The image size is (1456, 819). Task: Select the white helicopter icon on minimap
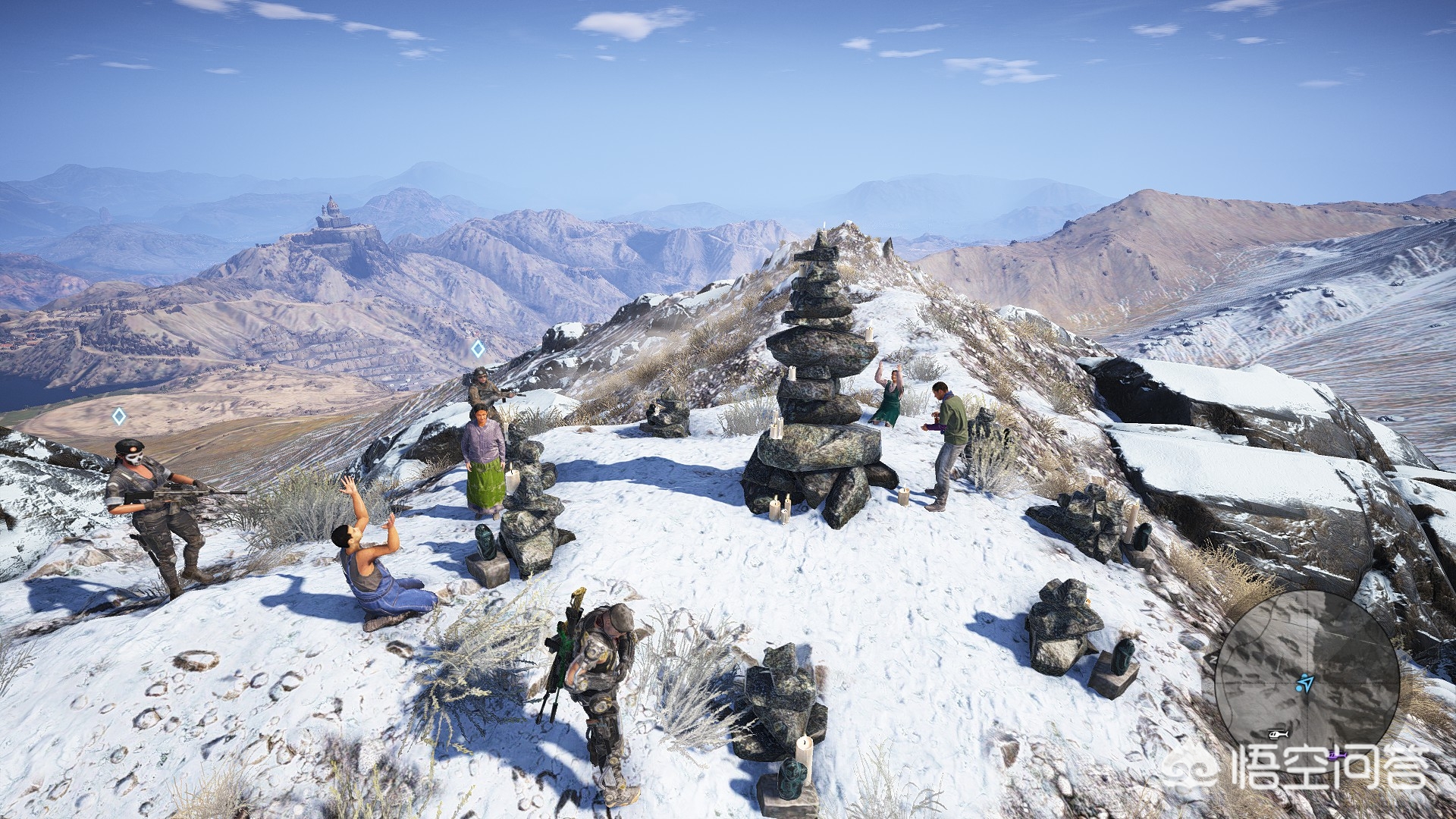pos(1276,734)
